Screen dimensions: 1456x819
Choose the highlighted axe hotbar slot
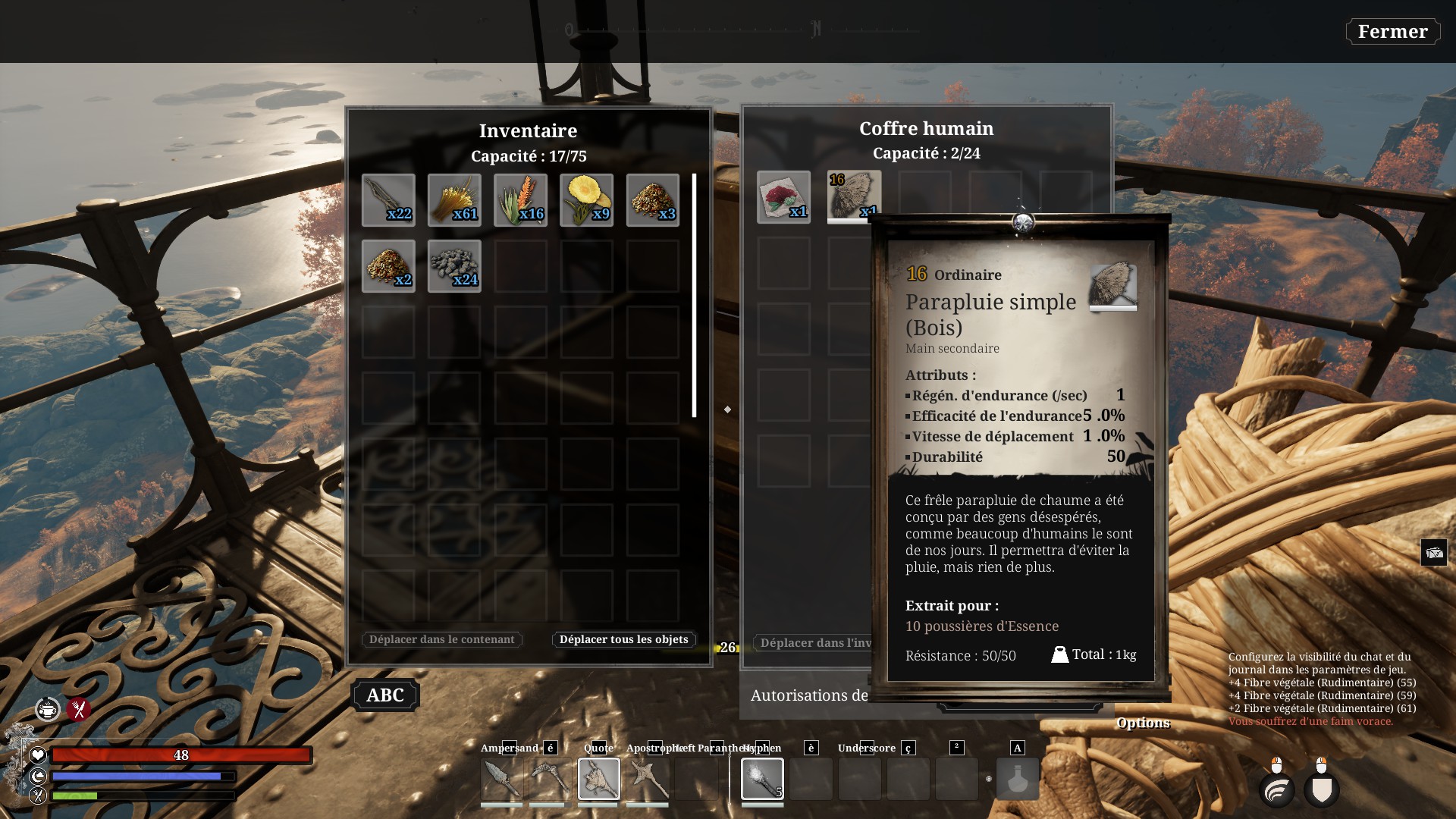598,779
